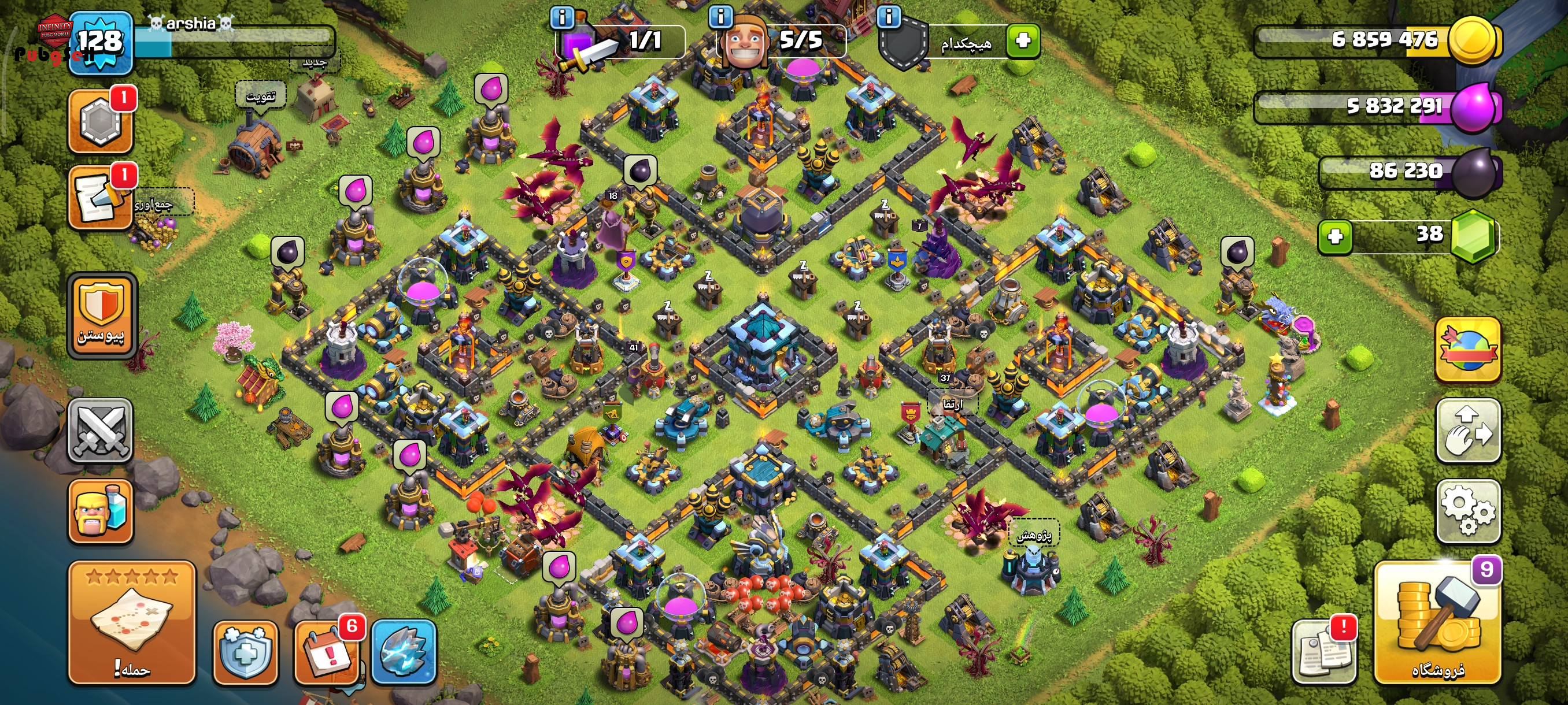Start an attack with the map button

click(x=131, y=622)
